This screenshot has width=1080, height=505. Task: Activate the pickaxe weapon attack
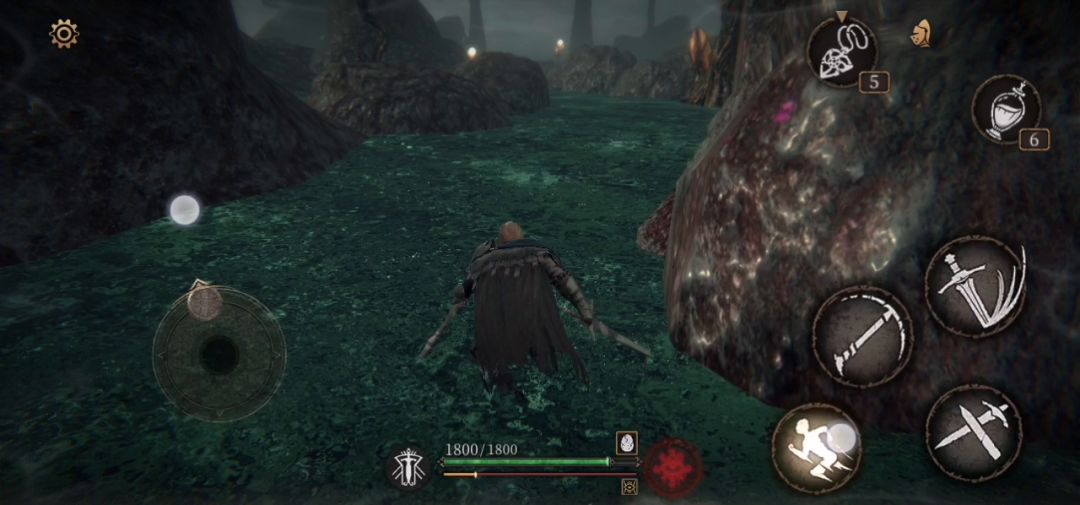coord(862,336)
